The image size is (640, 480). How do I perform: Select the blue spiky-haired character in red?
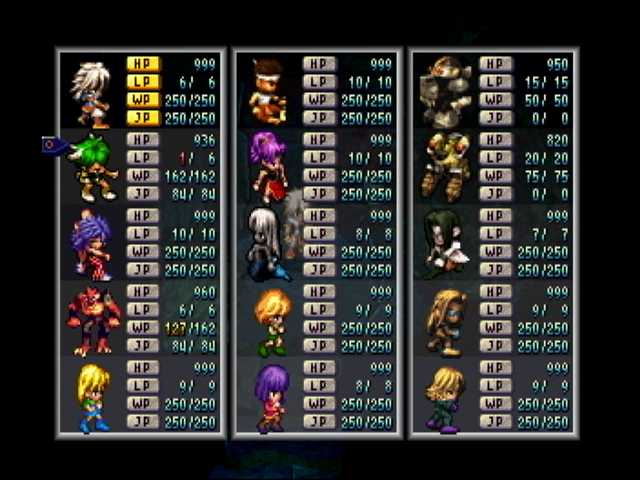[x=91, y=244]
